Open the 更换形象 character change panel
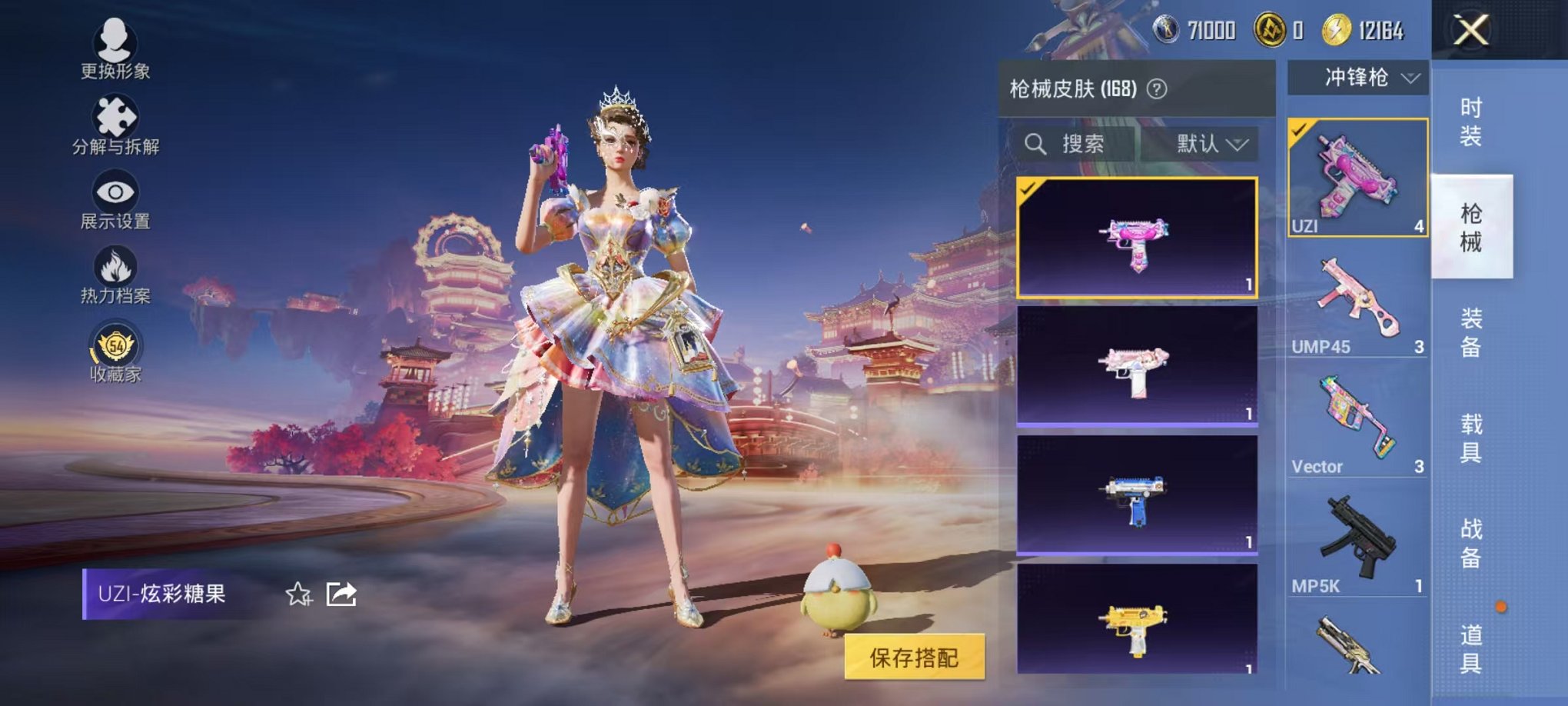This screenshot has height=706, width=1568. pos(114,46)
